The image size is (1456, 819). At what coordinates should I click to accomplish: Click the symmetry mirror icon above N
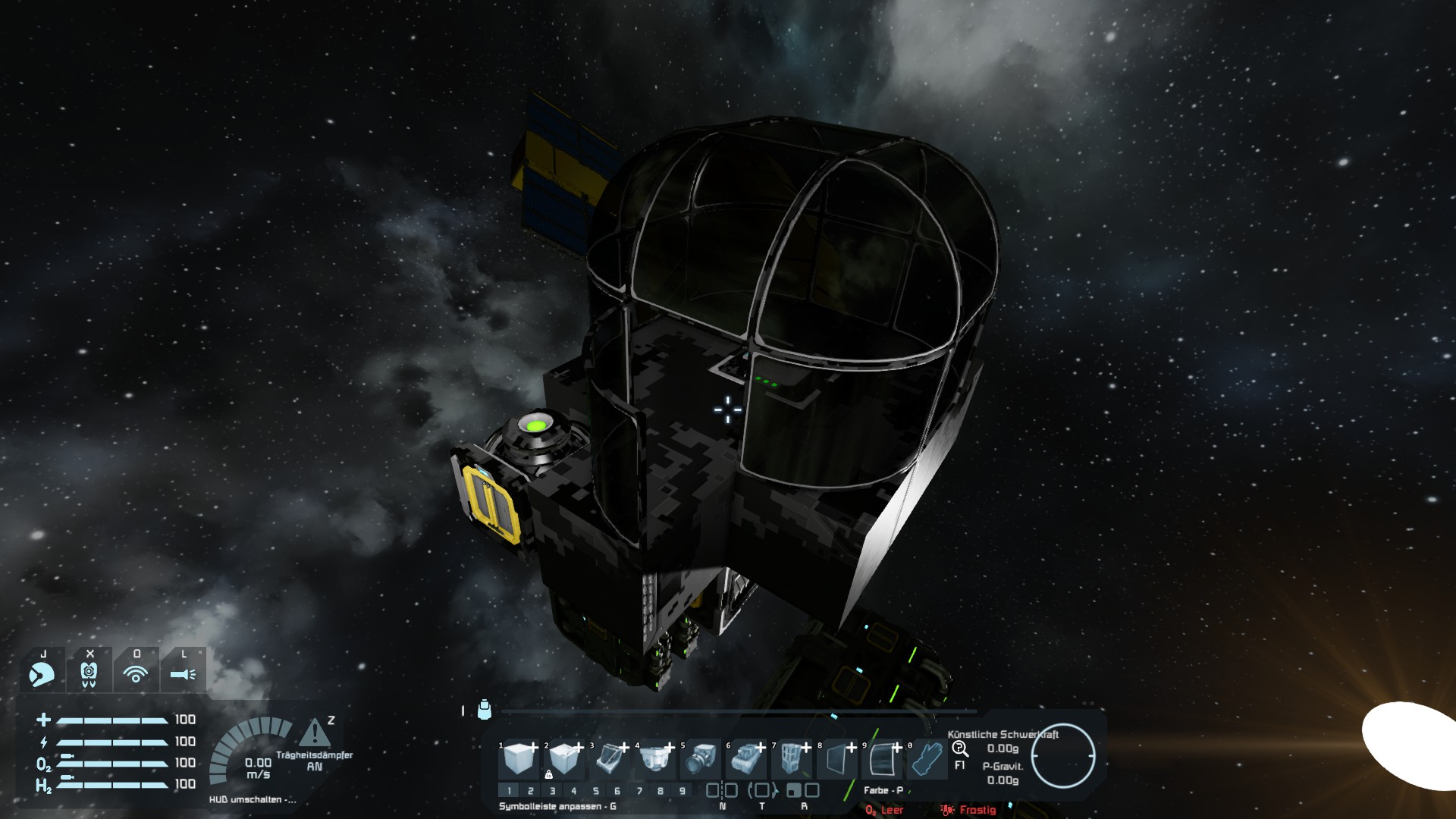point(722,790)
